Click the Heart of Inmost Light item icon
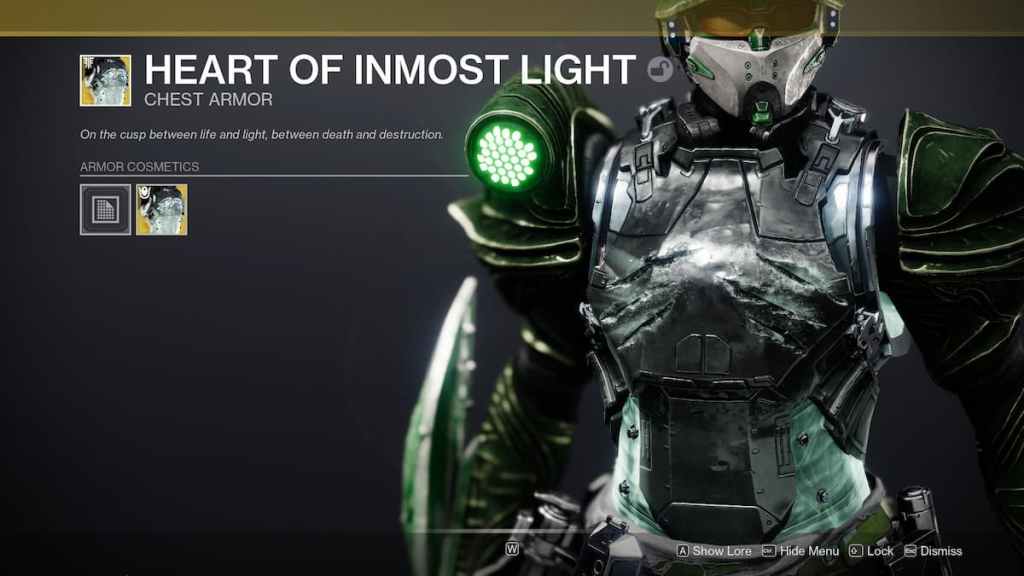Screen dimensions: 1024x576 105,80
